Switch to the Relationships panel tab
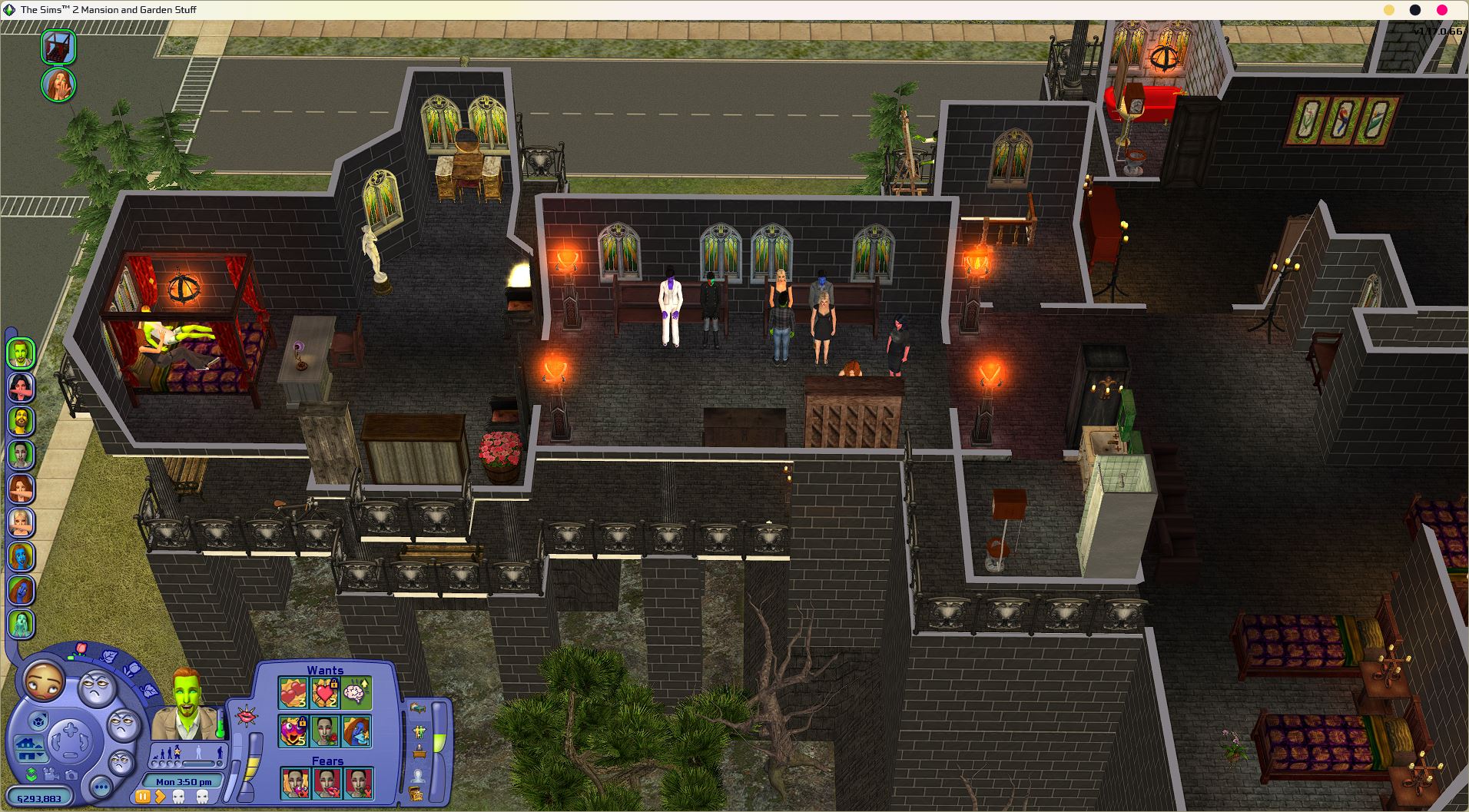The height and width of the screenshot is (812, 1469). pyautogui.click(x=419, y=730)
